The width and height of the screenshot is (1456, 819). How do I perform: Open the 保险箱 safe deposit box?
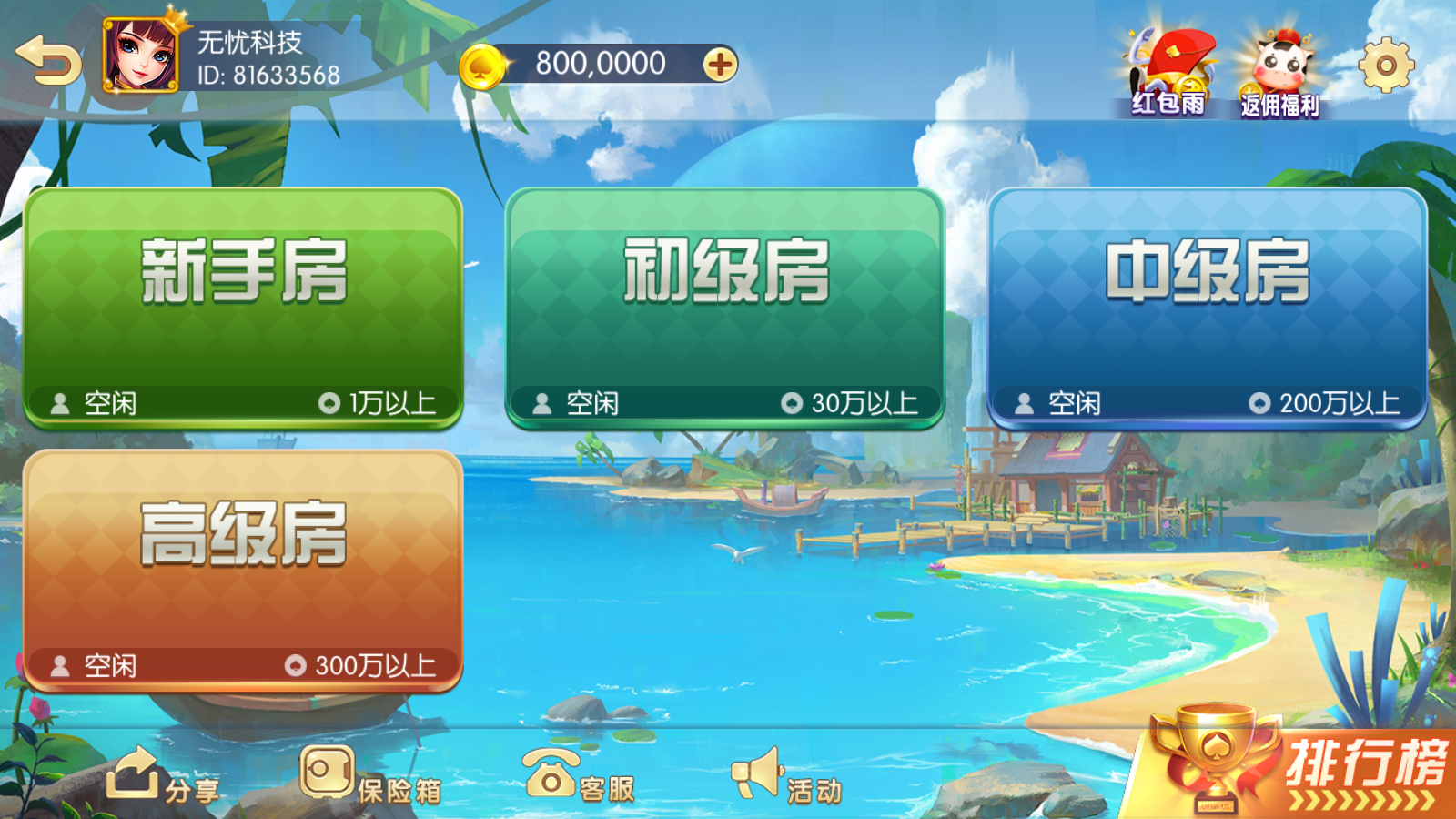370,778
